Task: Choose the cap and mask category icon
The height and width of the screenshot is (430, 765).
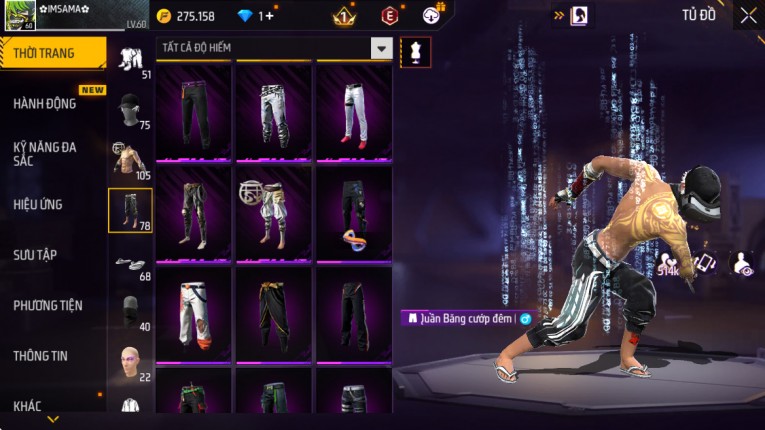Action: (130, 110)
